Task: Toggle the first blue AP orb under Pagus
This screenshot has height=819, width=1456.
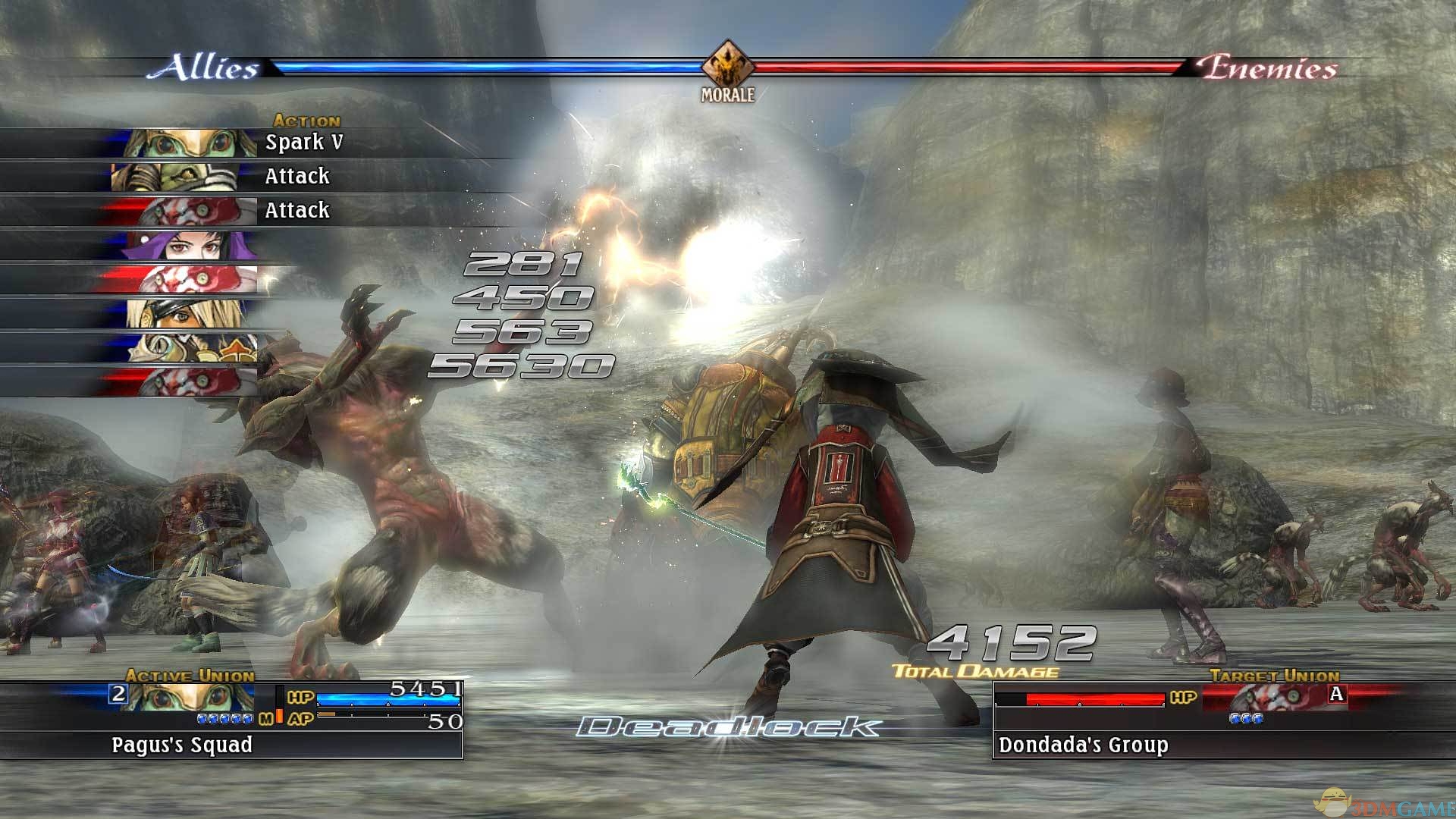Action: click(x=202, y=720)
